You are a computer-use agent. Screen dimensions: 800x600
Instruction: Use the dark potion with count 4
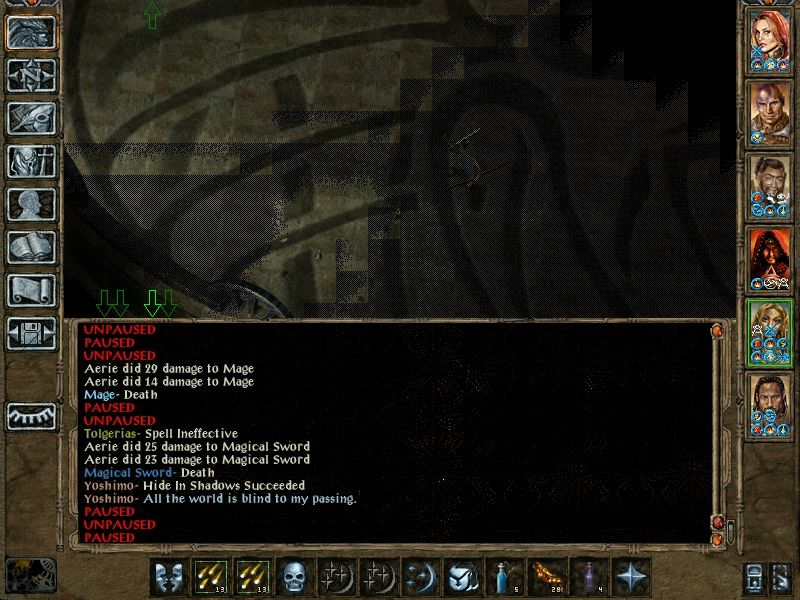click(589, 578)
